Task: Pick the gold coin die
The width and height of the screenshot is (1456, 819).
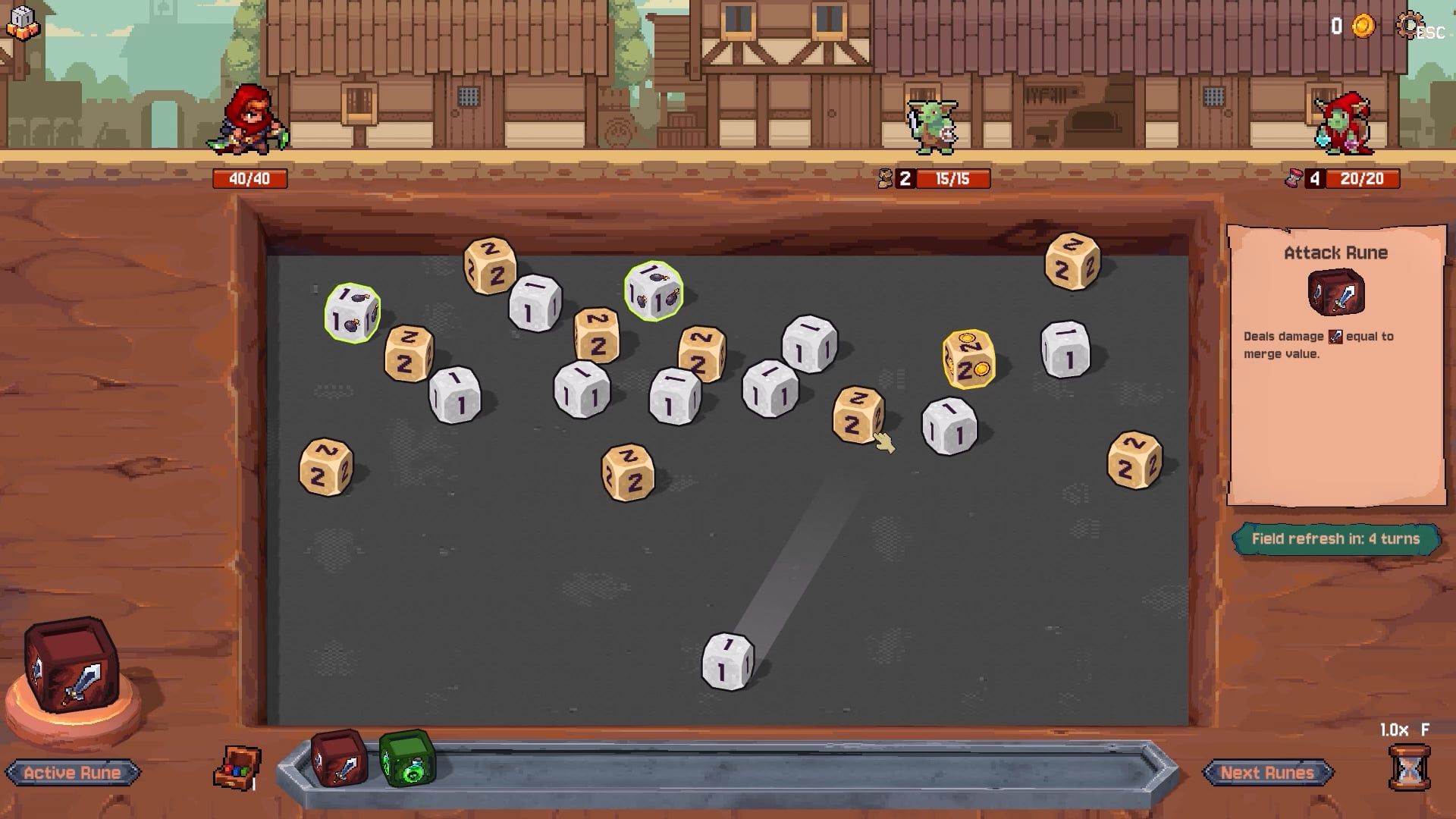Action: (x=968, y=359)
